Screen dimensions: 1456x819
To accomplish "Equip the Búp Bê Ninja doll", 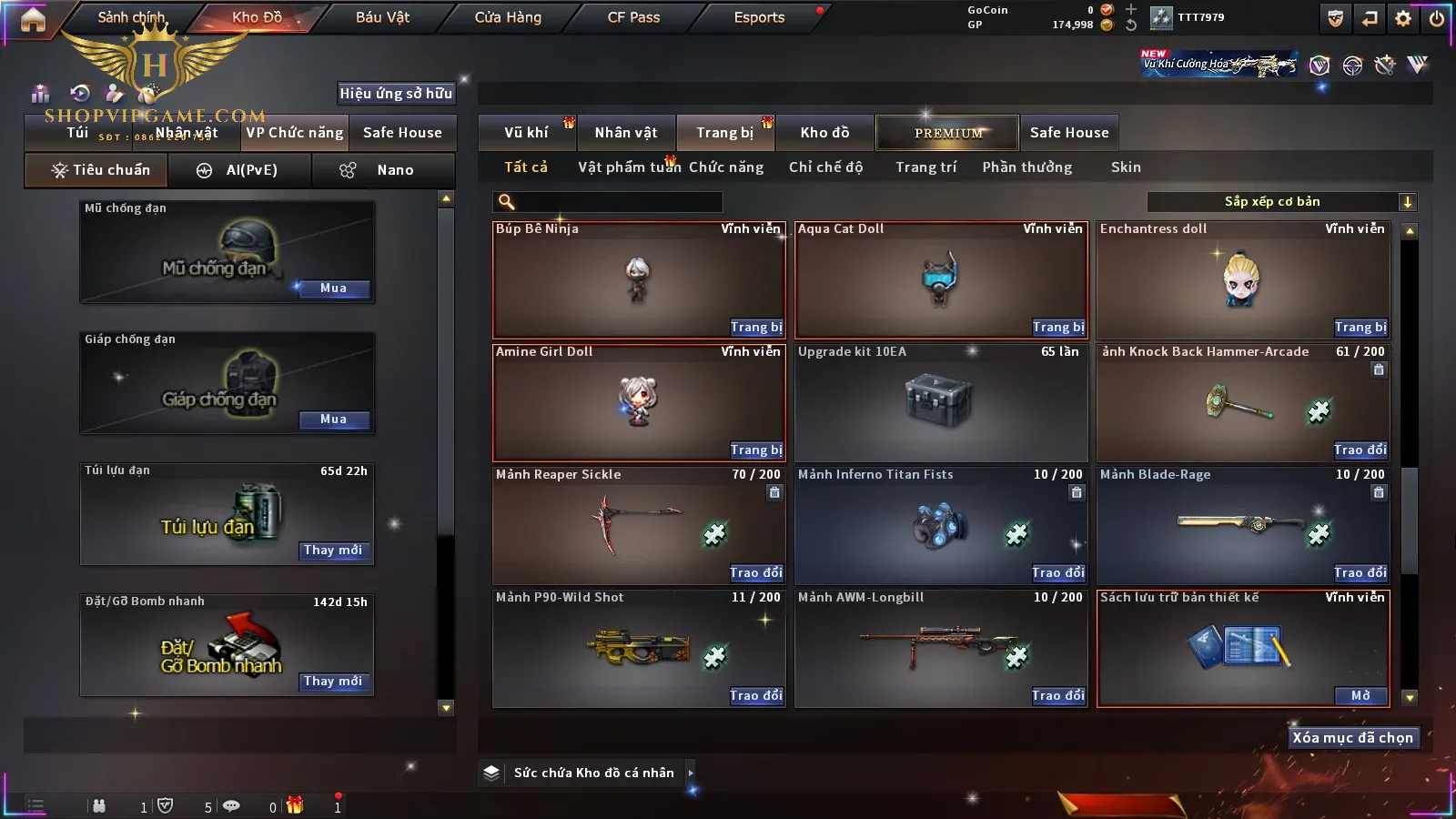I will (x=755, y=328).
